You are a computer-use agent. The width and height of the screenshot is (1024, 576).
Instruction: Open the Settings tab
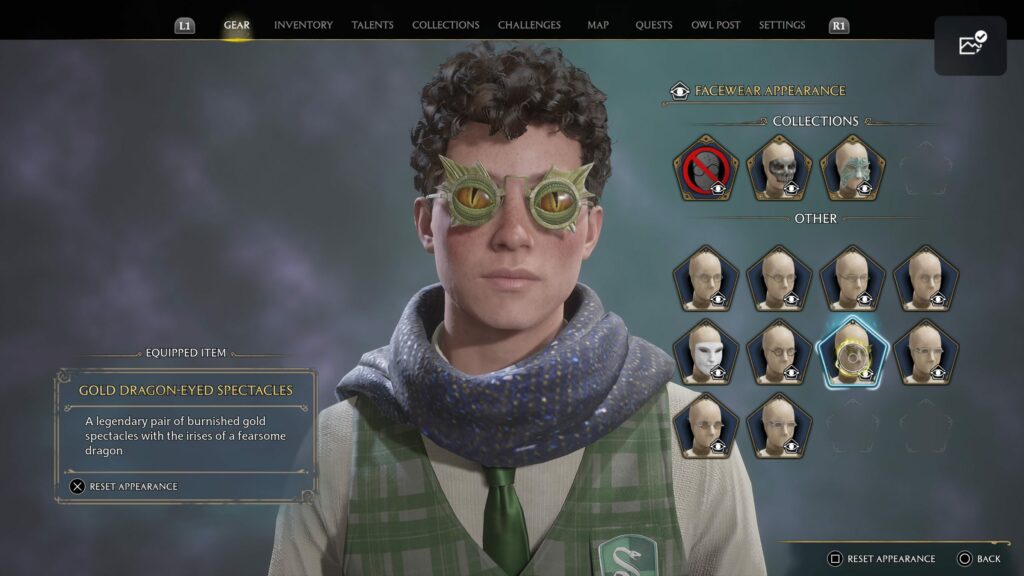tap(782, 25)
